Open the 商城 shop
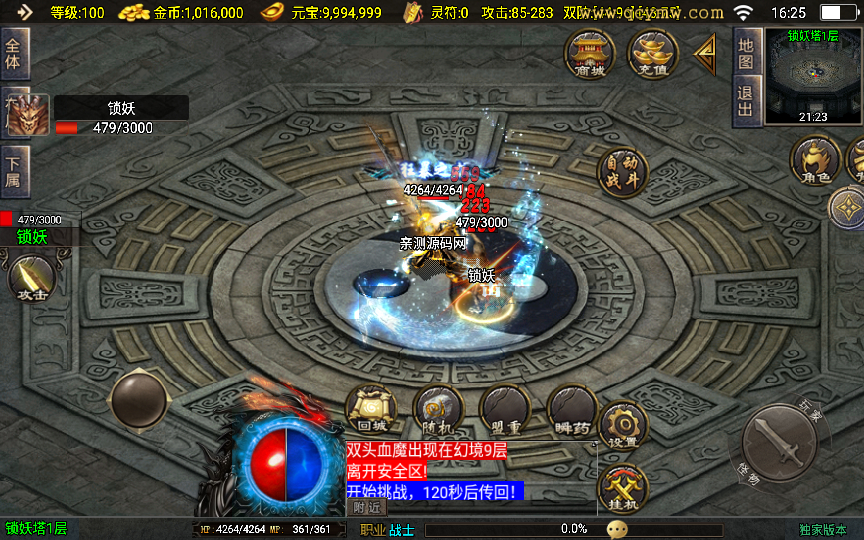 click(590, 54)
